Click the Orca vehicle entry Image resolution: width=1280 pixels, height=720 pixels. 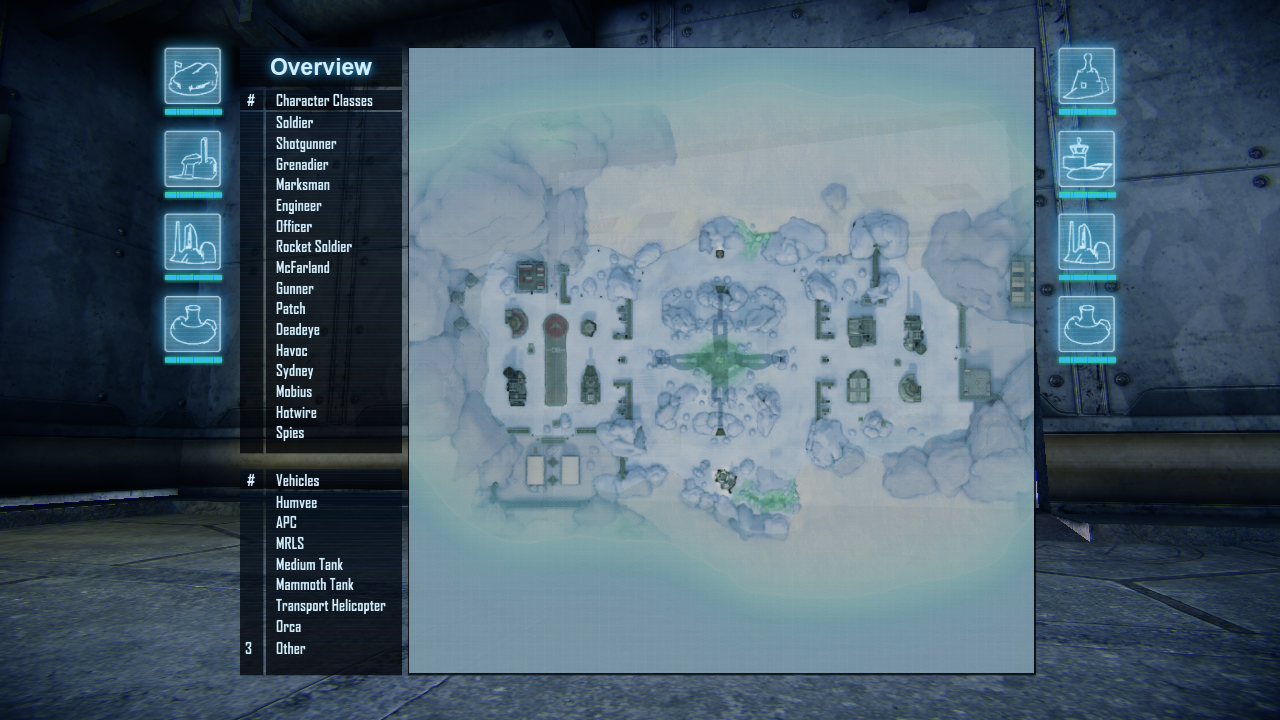289,627
